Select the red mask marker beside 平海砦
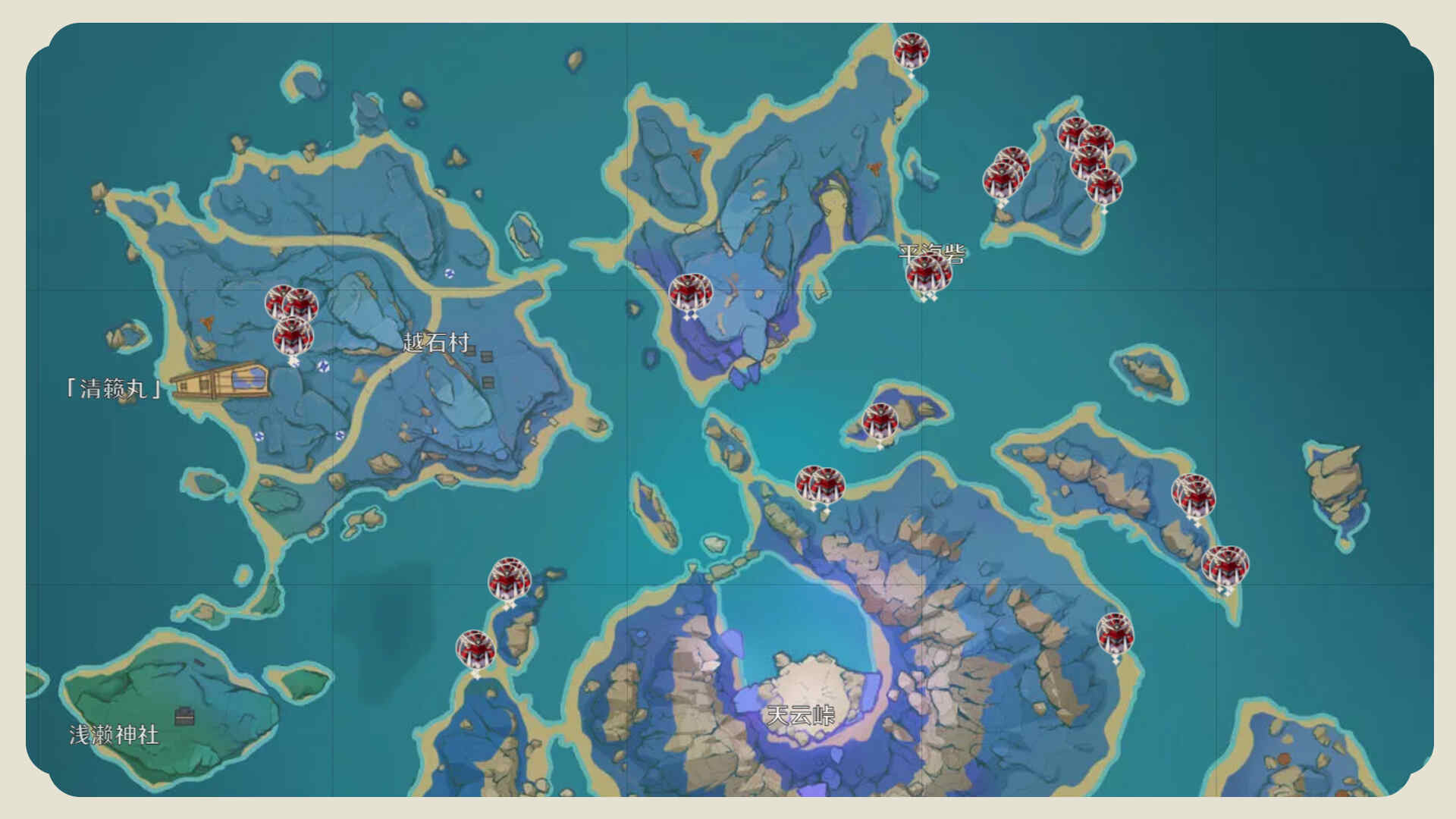The height and width of the screenshot is (819, 1456). click(925, 275)
